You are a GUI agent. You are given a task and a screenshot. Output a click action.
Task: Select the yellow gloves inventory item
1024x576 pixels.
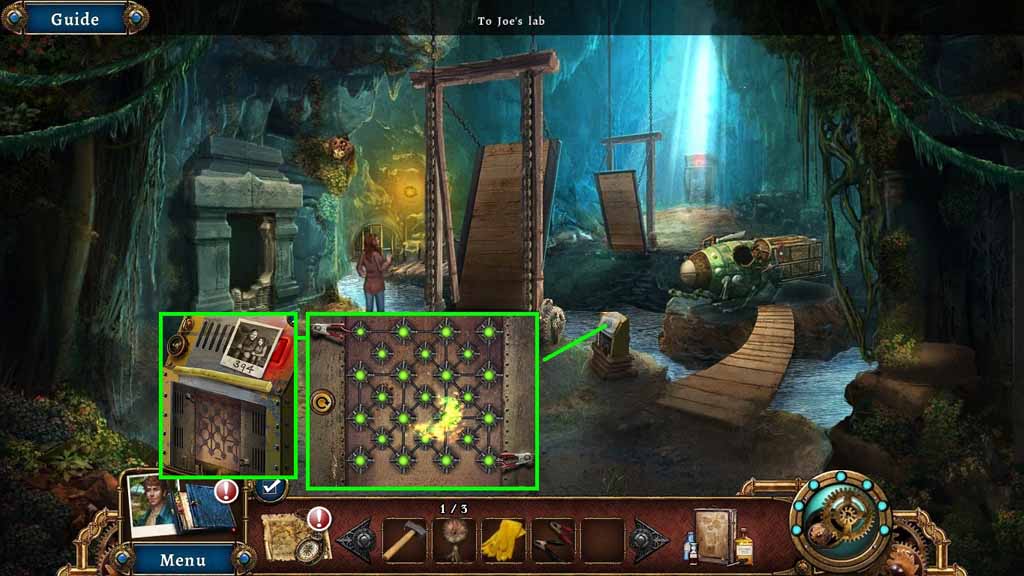click(503, 540)
